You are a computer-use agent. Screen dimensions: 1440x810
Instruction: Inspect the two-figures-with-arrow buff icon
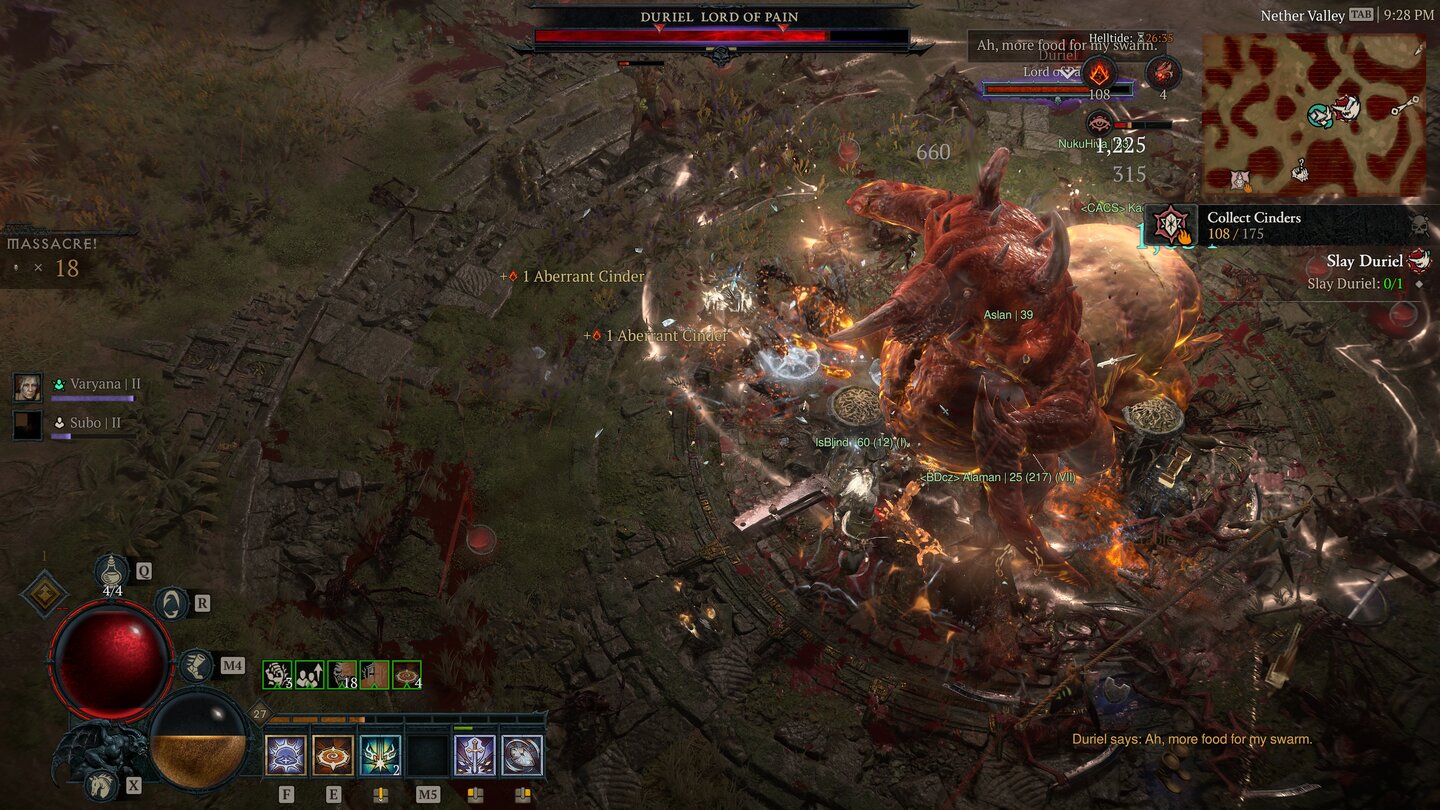pos(309,675)
